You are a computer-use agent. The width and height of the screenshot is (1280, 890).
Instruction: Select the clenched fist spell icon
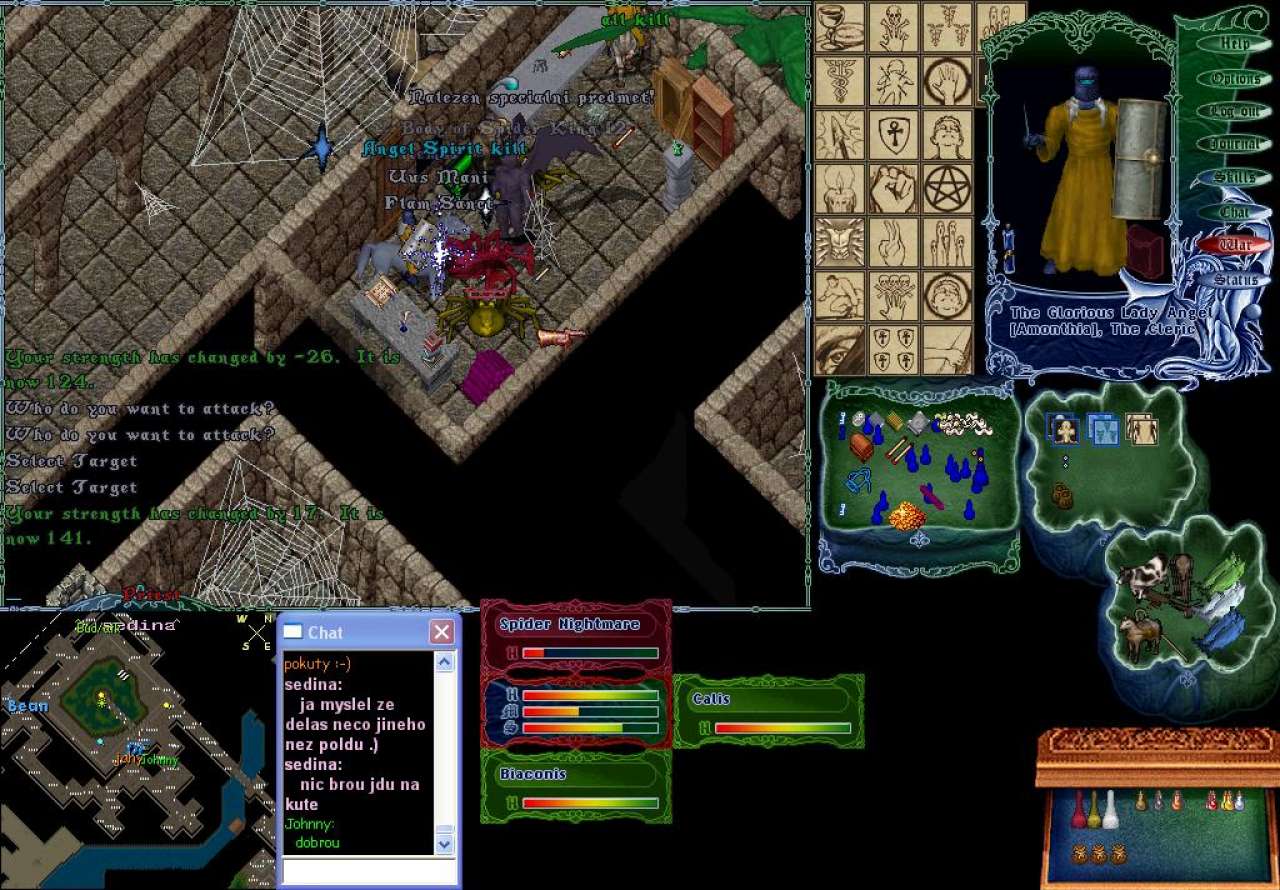coord(893,187)
